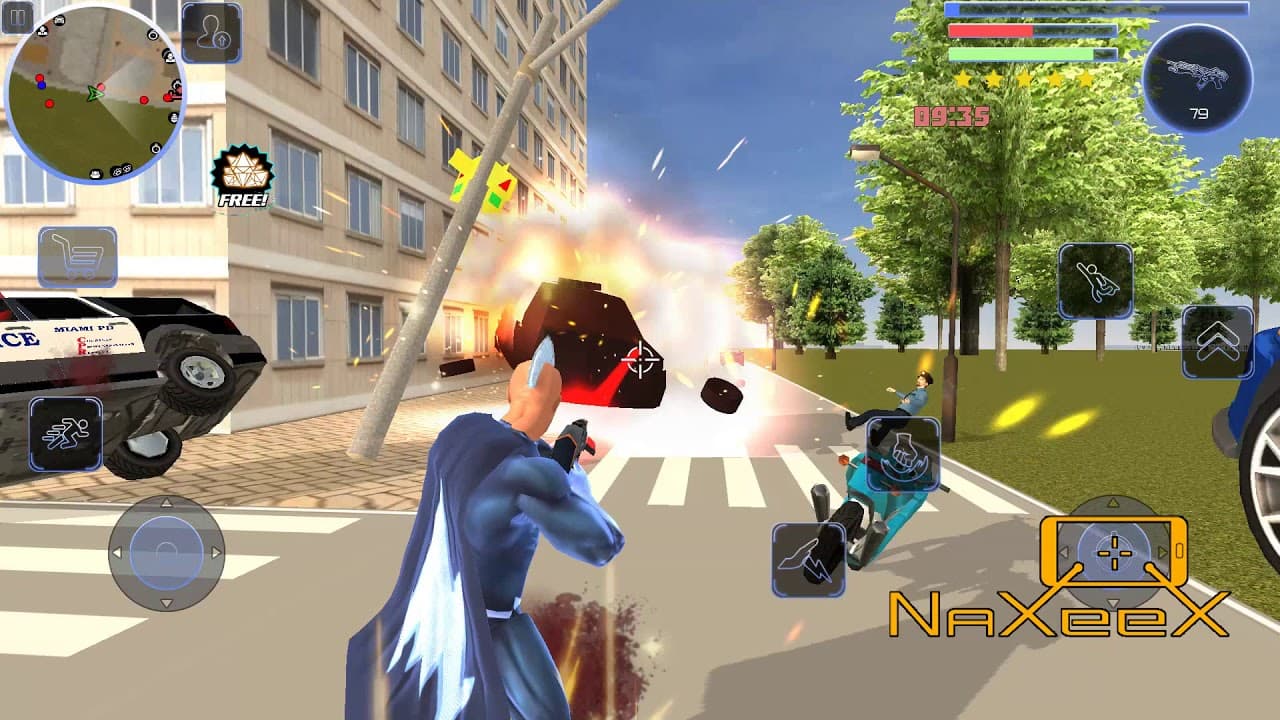The image size is (1280, 720).
Task: Open the circular minimap
Action: point(94,94)
